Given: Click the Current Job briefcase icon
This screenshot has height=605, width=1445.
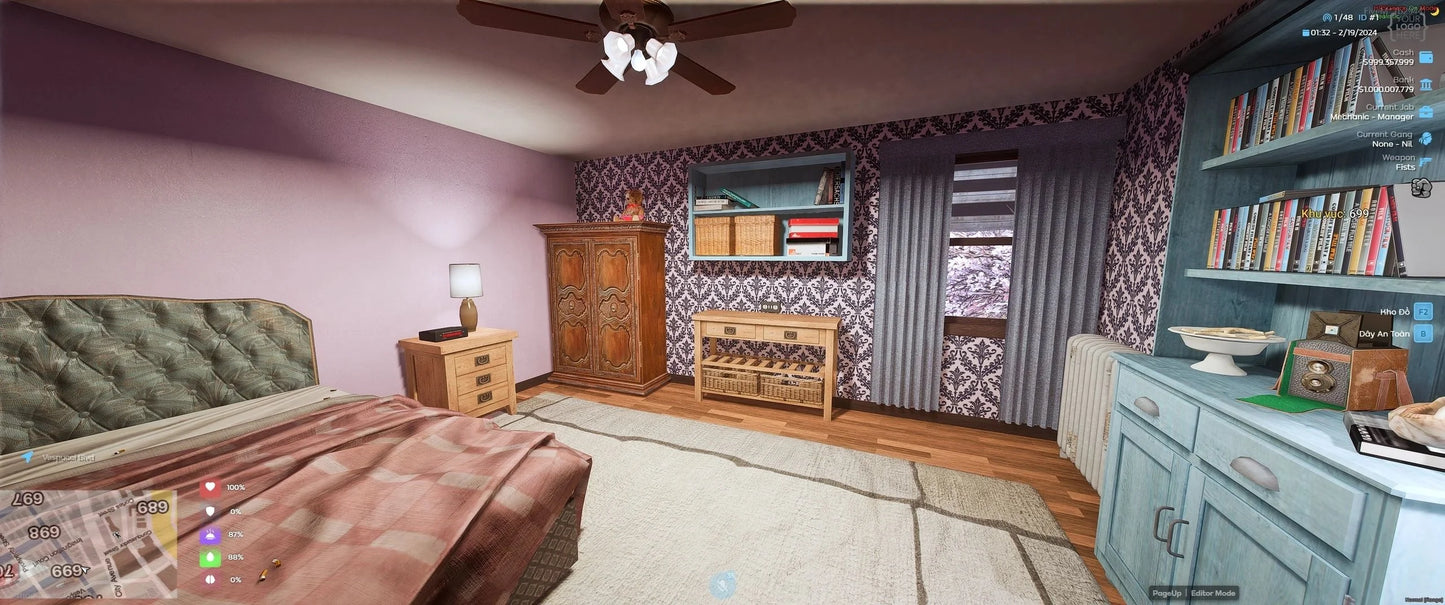Looking at the screenshot, I should pos(1425,111).
